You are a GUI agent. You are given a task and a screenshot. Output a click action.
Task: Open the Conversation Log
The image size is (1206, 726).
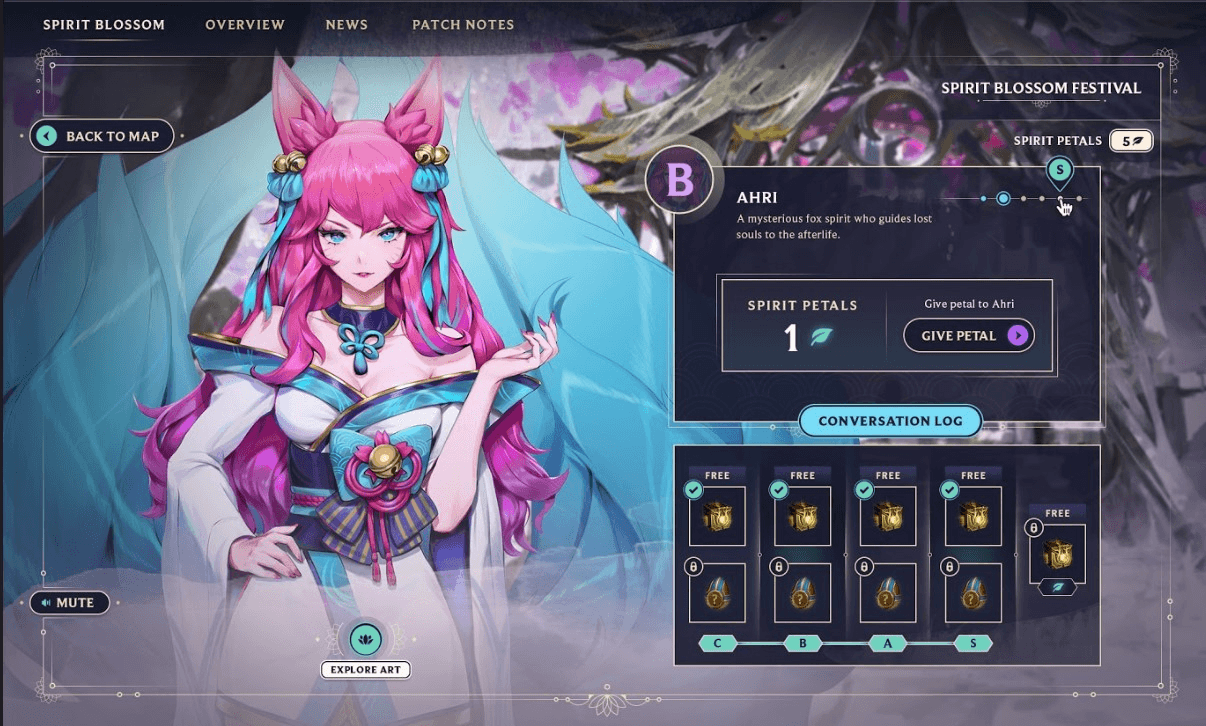point(890,421)
